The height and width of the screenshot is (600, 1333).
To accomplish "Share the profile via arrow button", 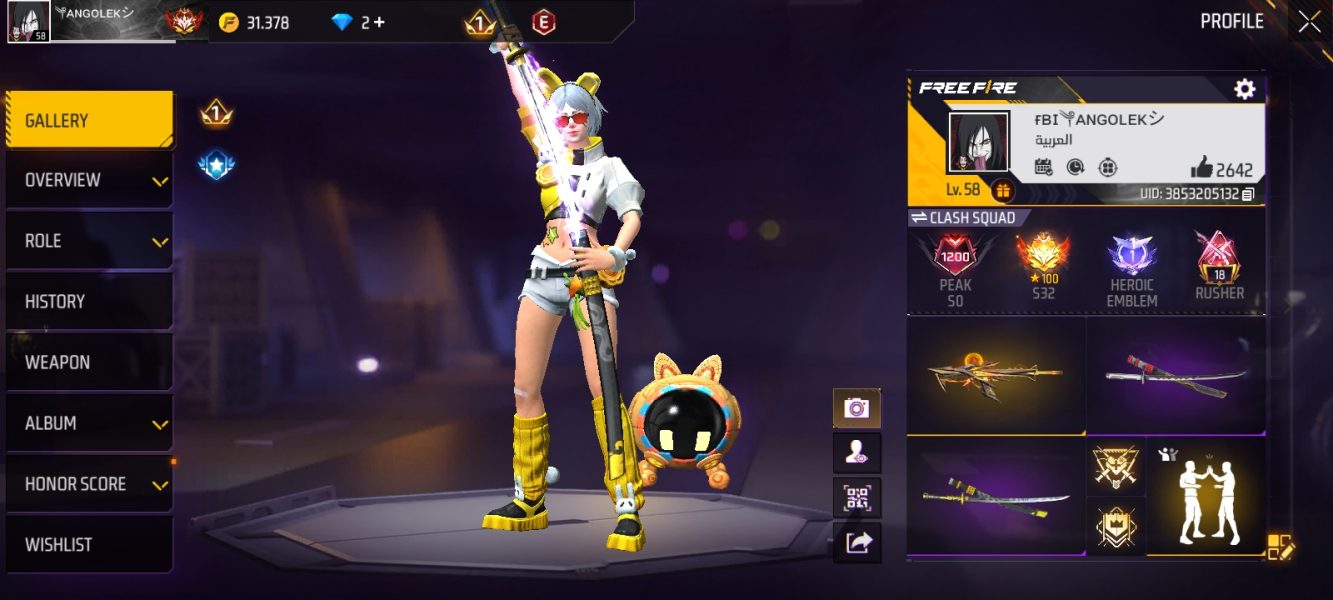I will pyautogui.click(x=857, y=542).
